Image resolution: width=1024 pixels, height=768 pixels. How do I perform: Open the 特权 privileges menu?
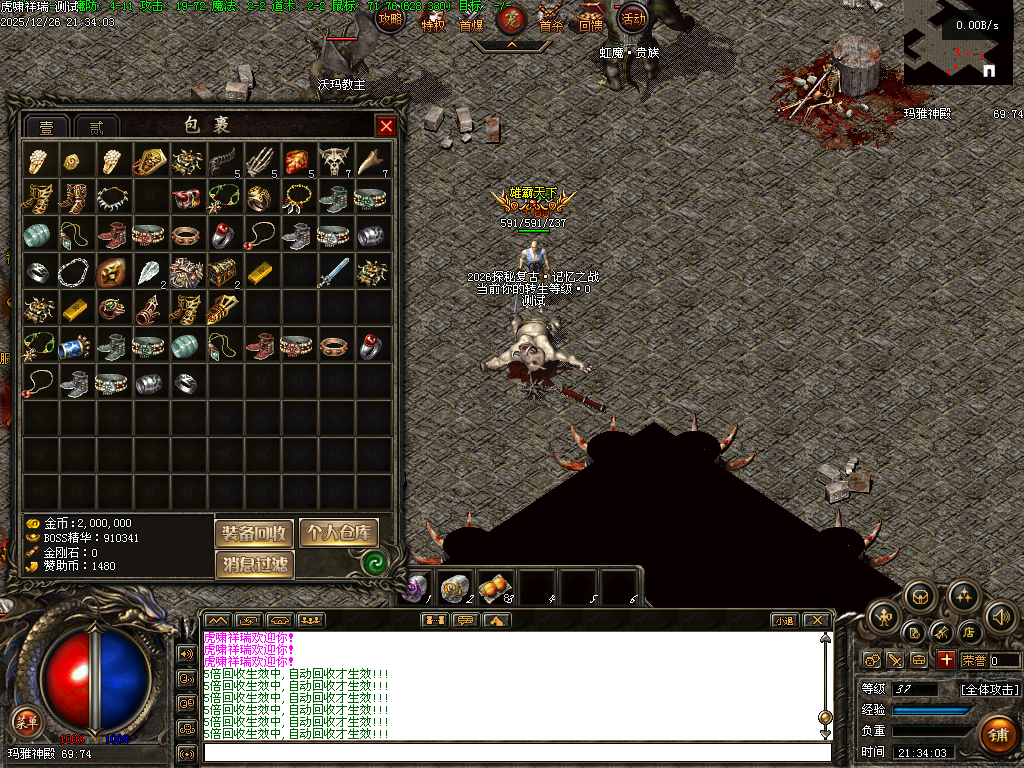point(433,20)
